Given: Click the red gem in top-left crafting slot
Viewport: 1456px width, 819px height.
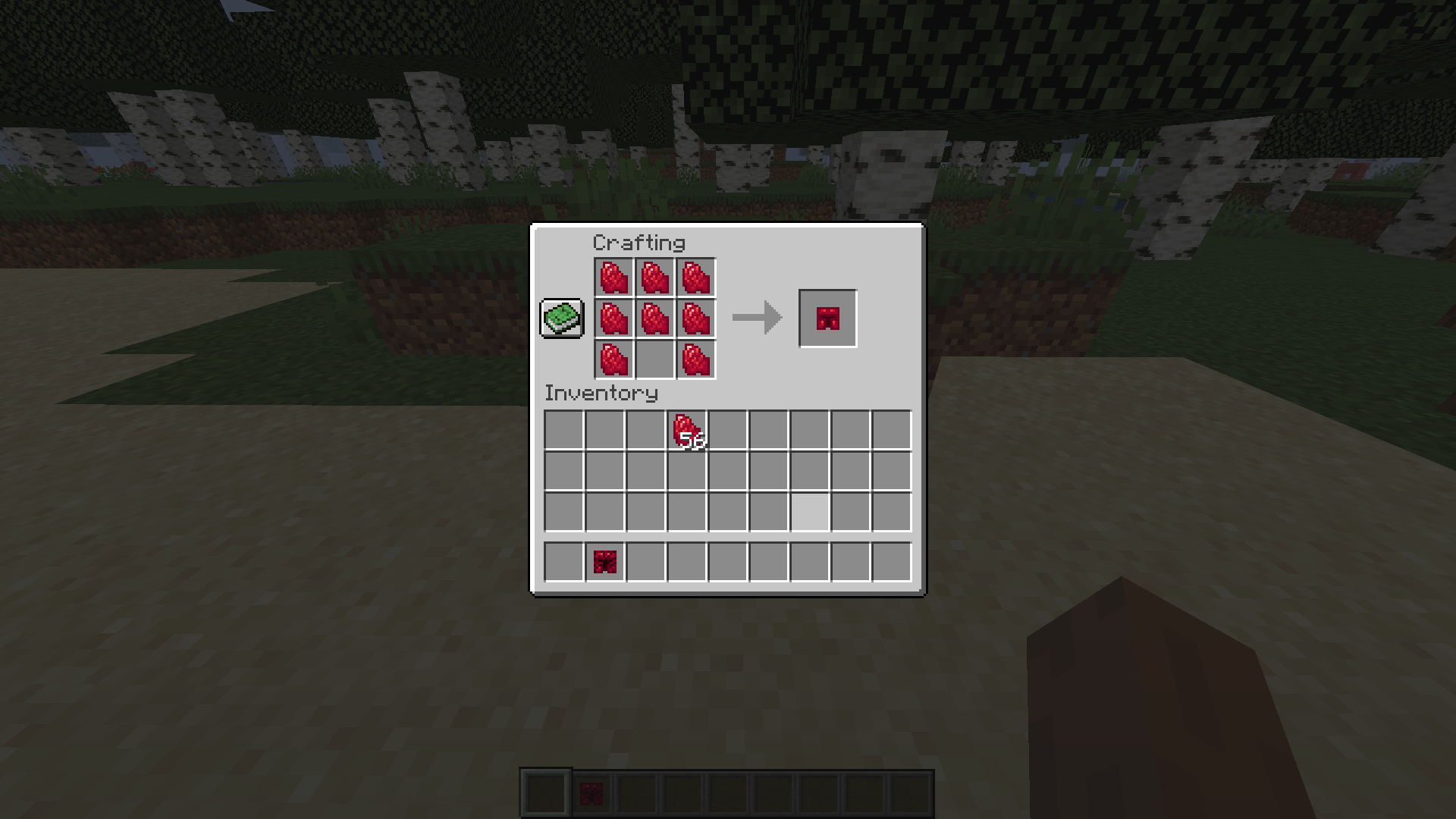Looking at the screenshot, I should (x=614, y=277).
